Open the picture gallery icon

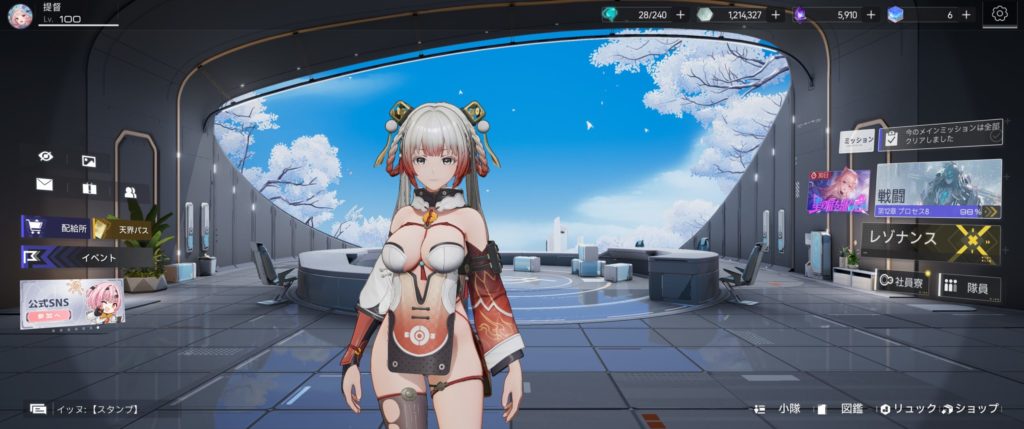88,160
